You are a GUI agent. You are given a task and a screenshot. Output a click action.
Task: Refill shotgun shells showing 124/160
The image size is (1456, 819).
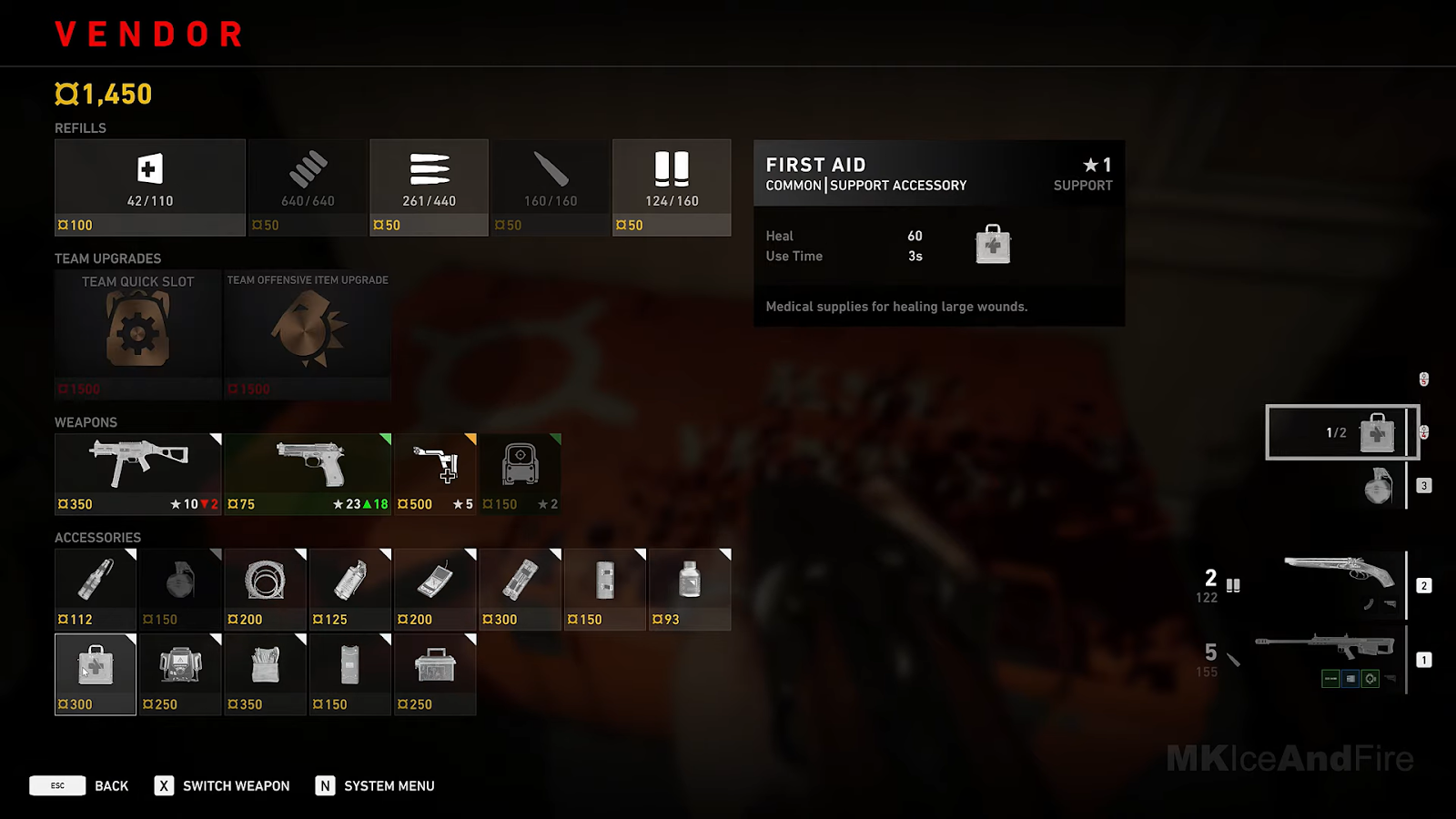672,187
